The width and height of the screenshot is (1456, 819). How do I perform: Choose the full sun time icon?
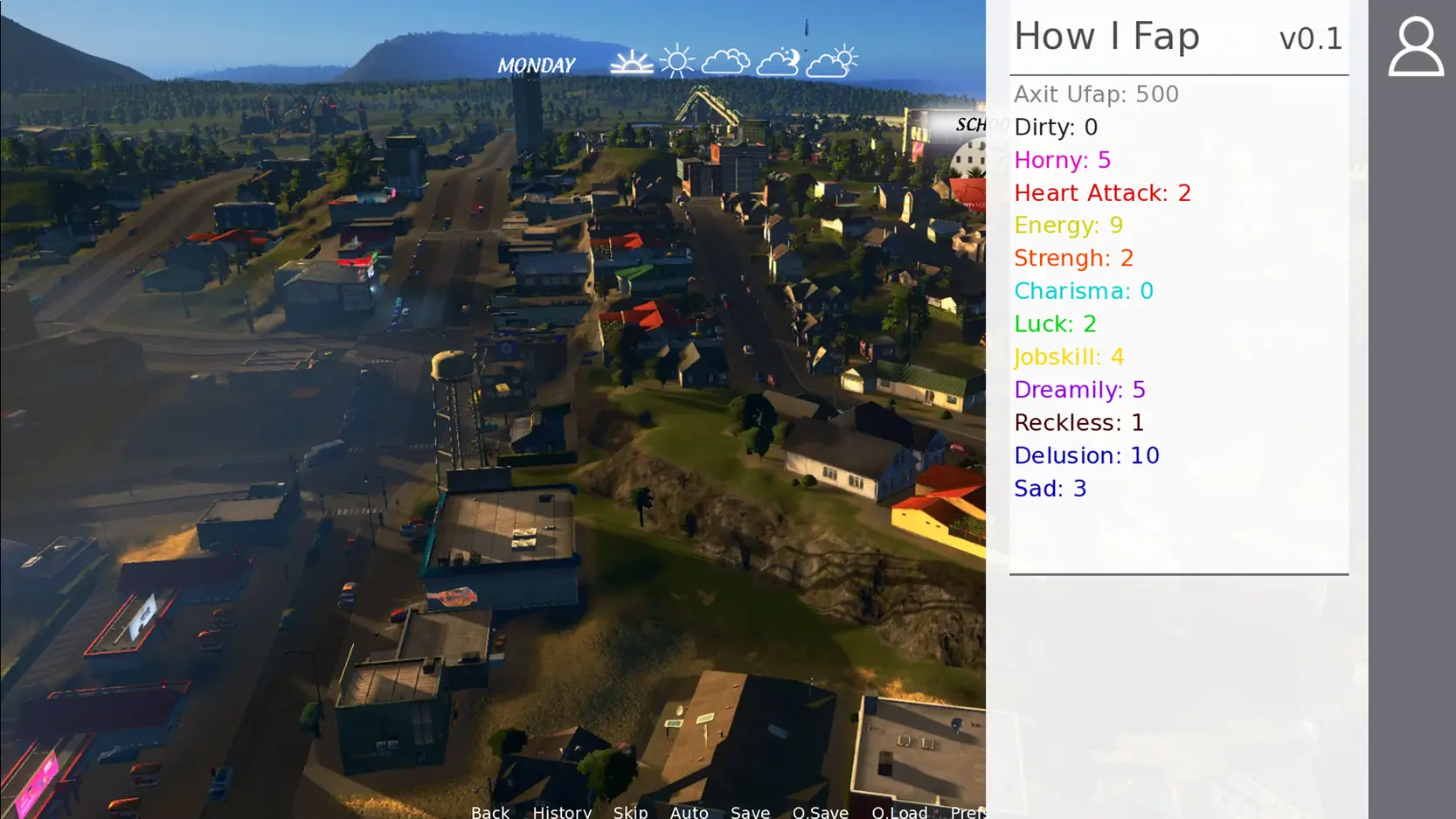(x=676, y=62)
